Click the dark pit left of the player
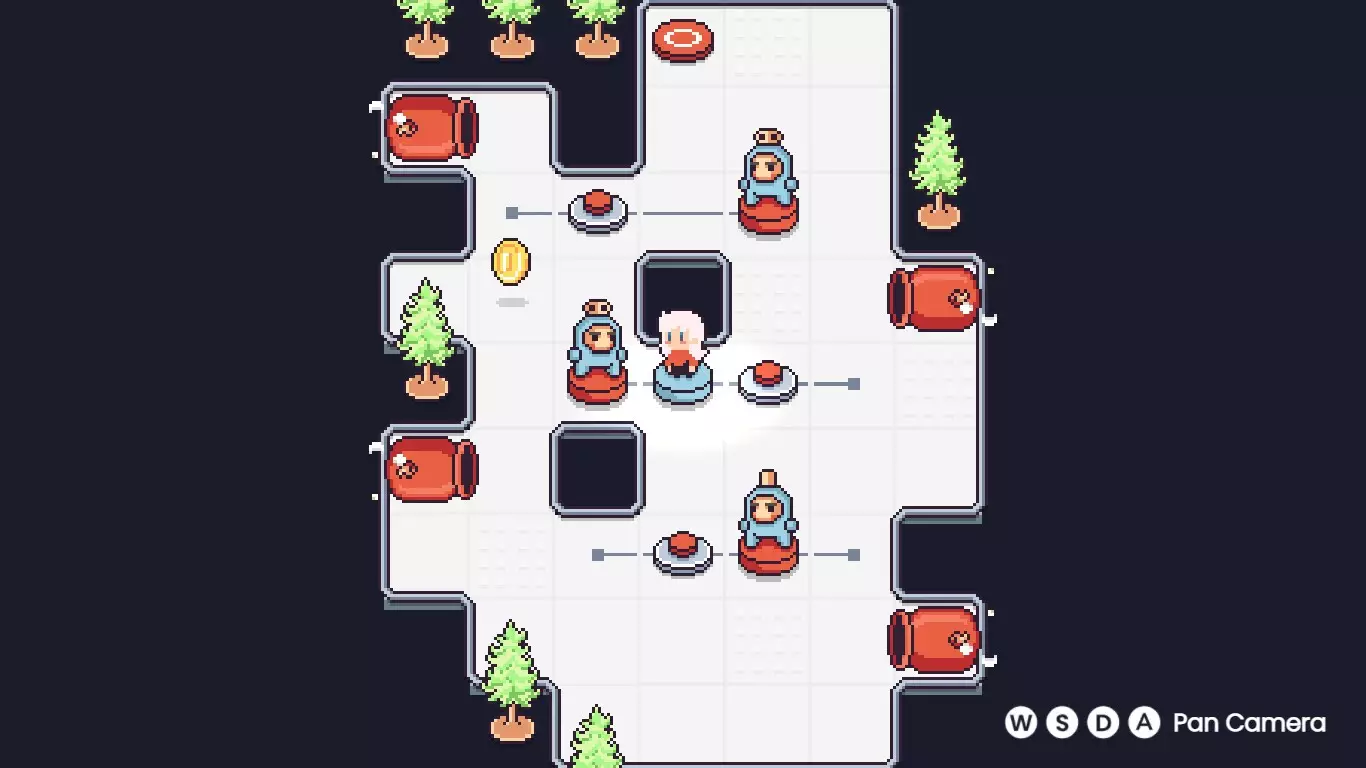The width and height of the screenshot is (1366, 768). pyautogui.click(x=598, y=470)
